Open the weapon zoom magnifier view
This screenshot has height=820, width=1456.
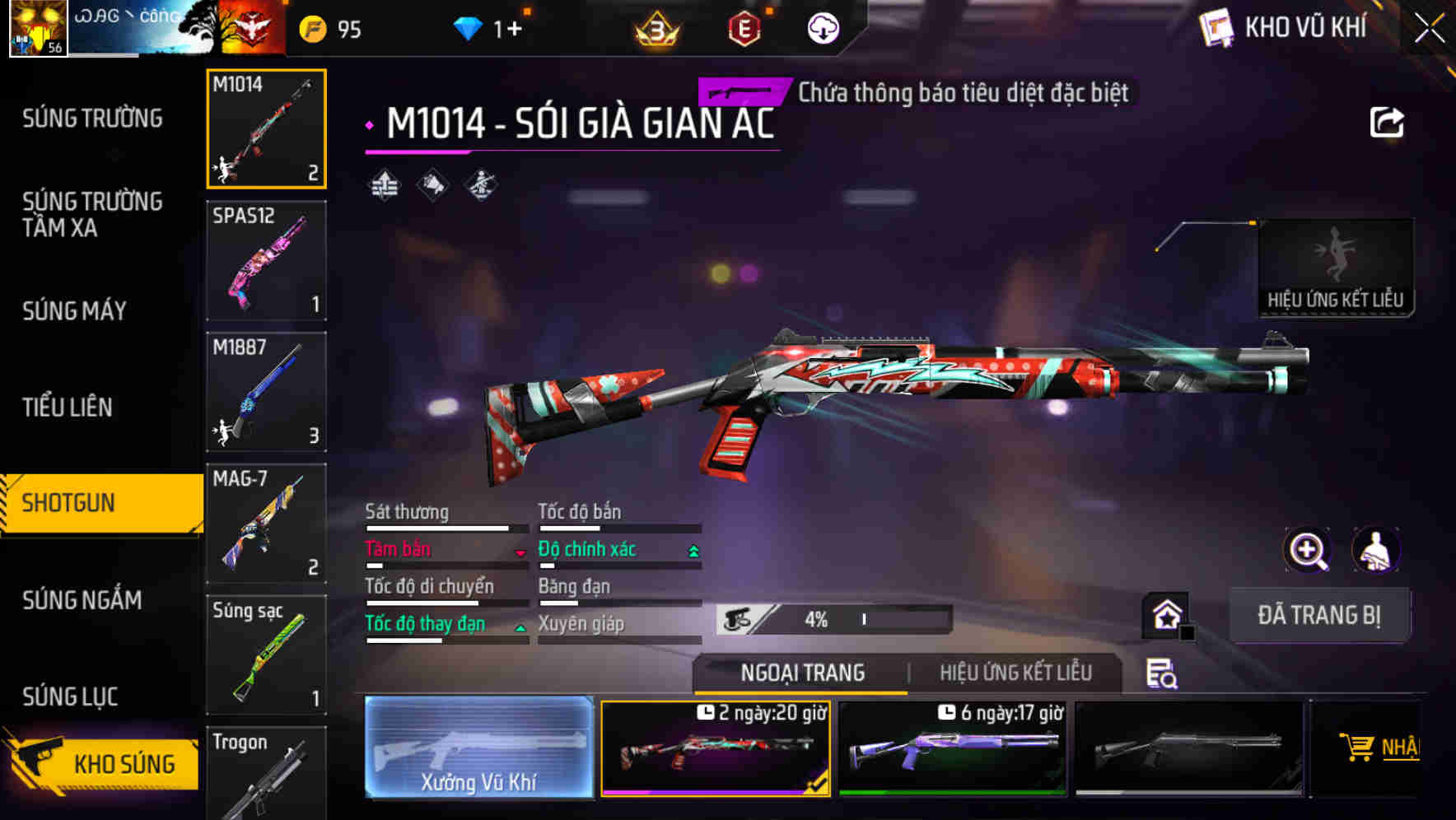coord(1308,549)
